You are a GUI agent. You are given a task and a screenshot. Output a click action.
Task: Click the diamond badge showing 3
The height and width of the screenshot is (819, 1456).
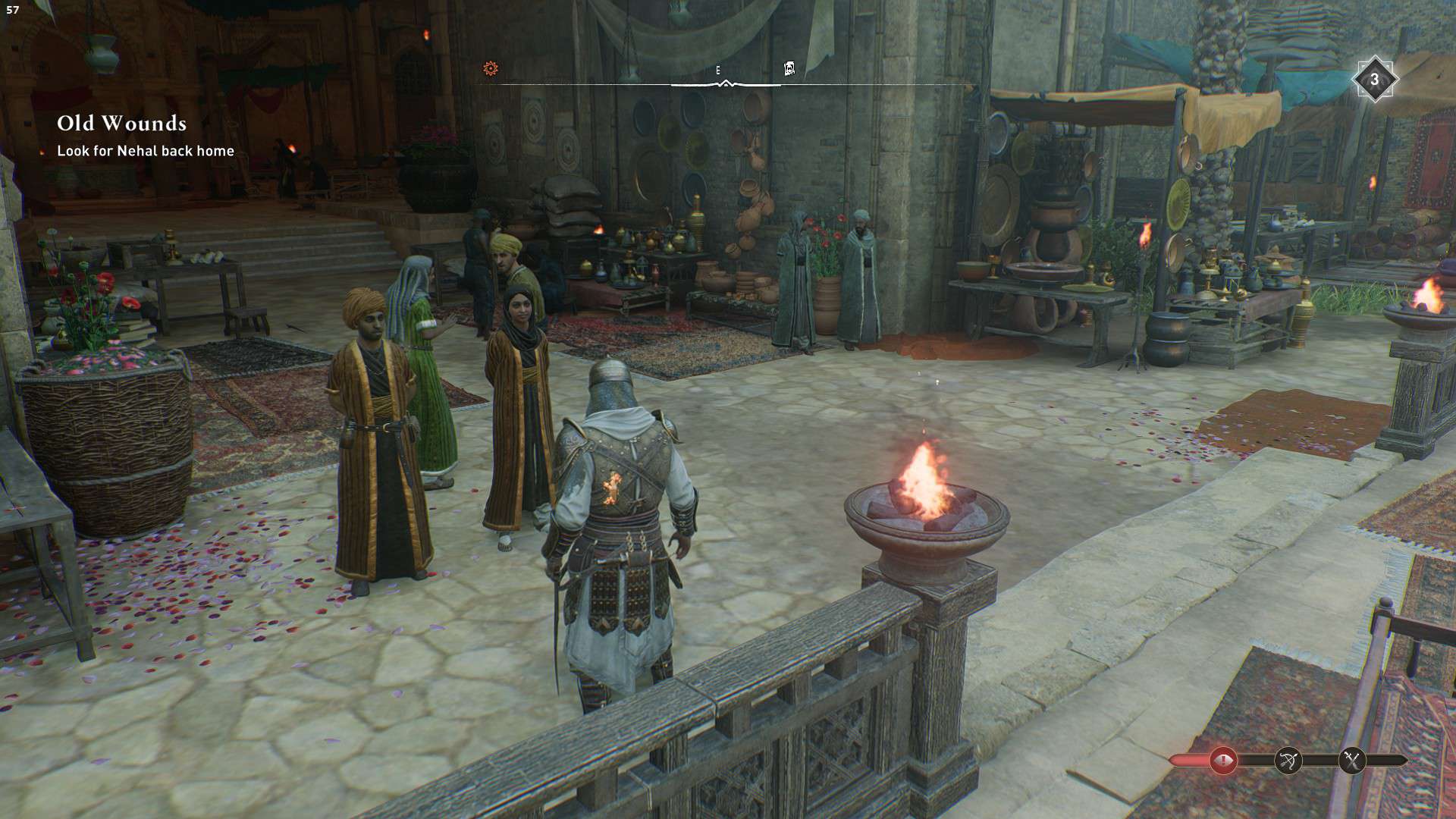click(1374, 79)
